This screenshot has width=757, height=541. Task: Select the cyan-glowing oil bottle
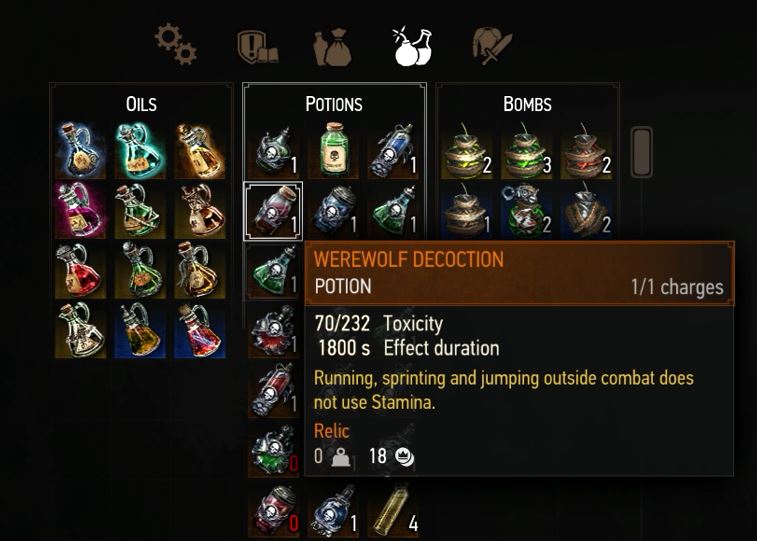[x=140, y=150]
